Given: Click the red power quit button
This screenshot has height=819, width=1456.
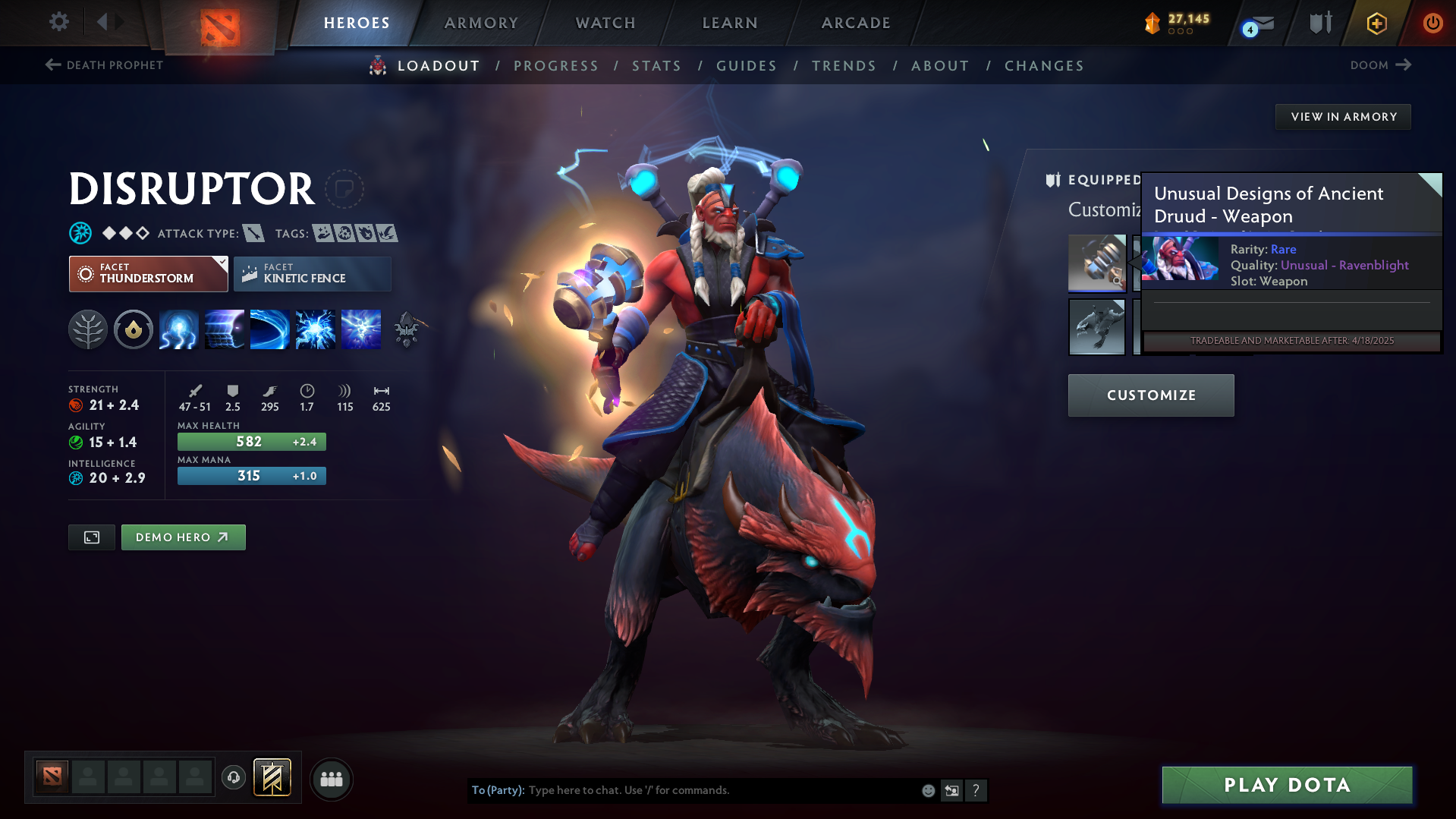Looking at the screenshot, I should tap(1432, 23).
